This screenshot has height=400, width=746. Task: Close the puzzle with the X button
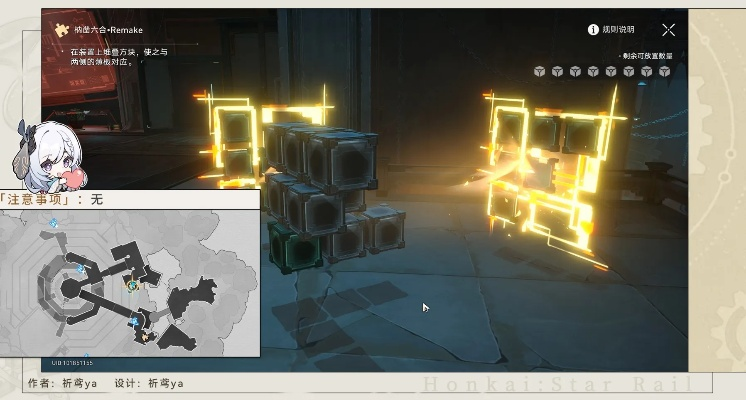(668, 30)
